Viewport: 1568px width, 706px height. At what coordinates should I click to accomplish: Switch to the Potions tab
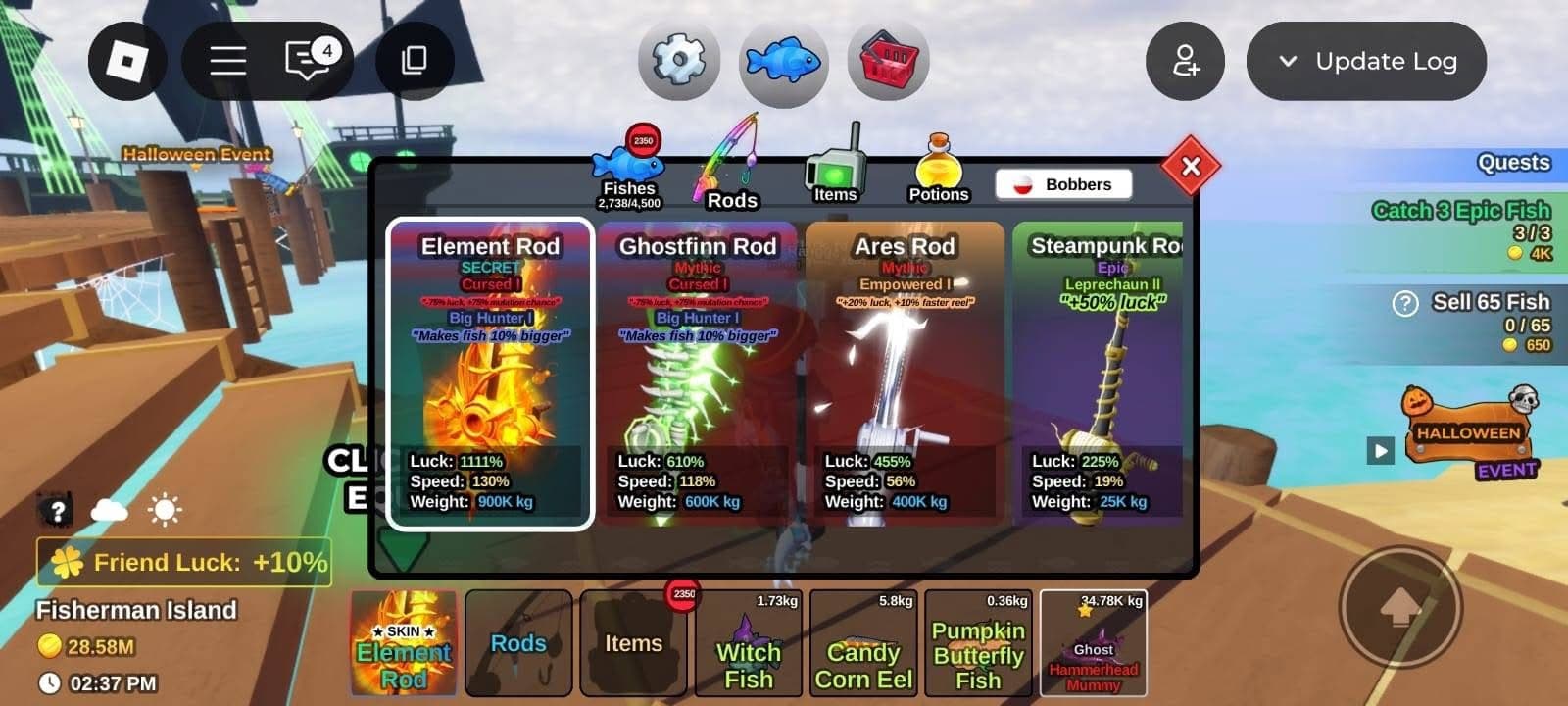[x=938, y=172]
